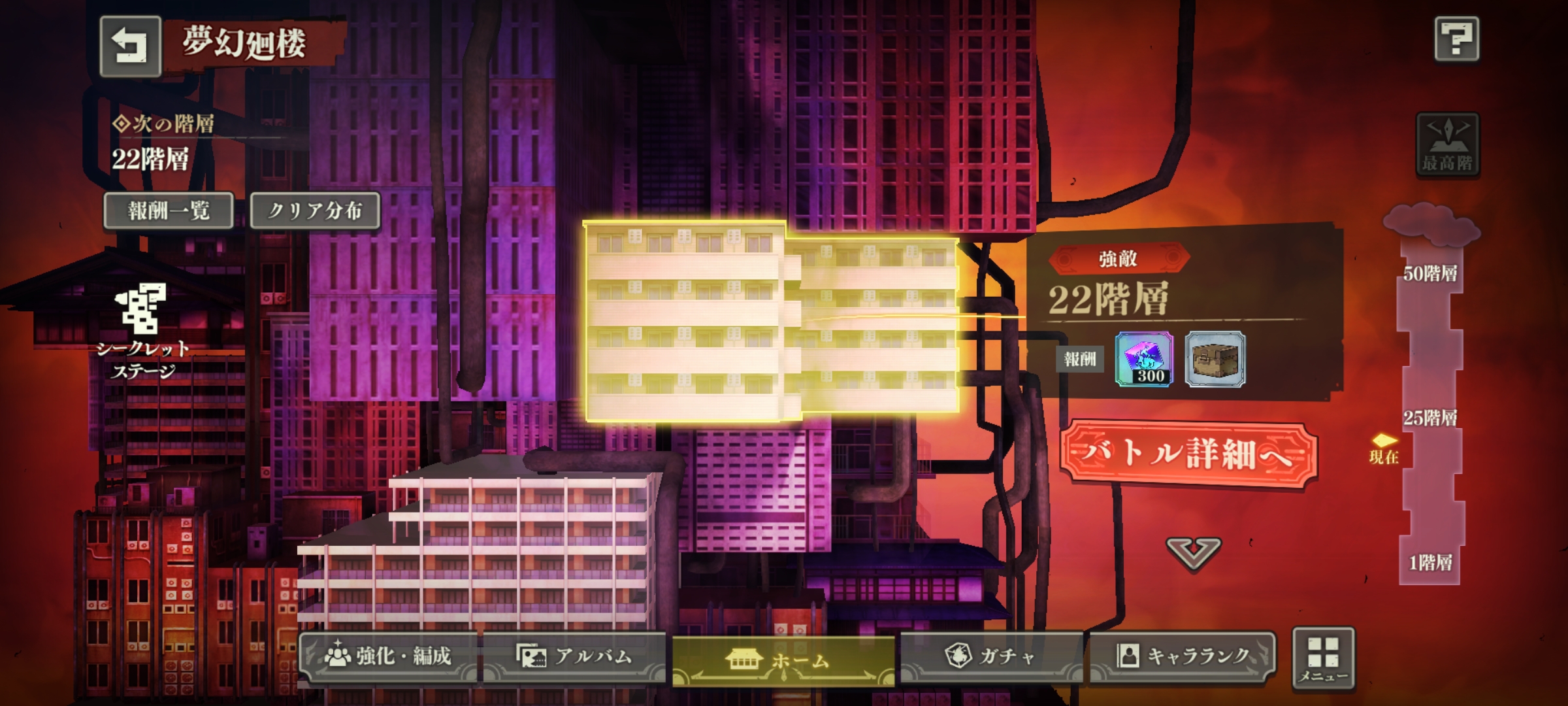The image size is (1568, 706).
Task: Open the メニュー grid menu
Action: pos(1323,658)
